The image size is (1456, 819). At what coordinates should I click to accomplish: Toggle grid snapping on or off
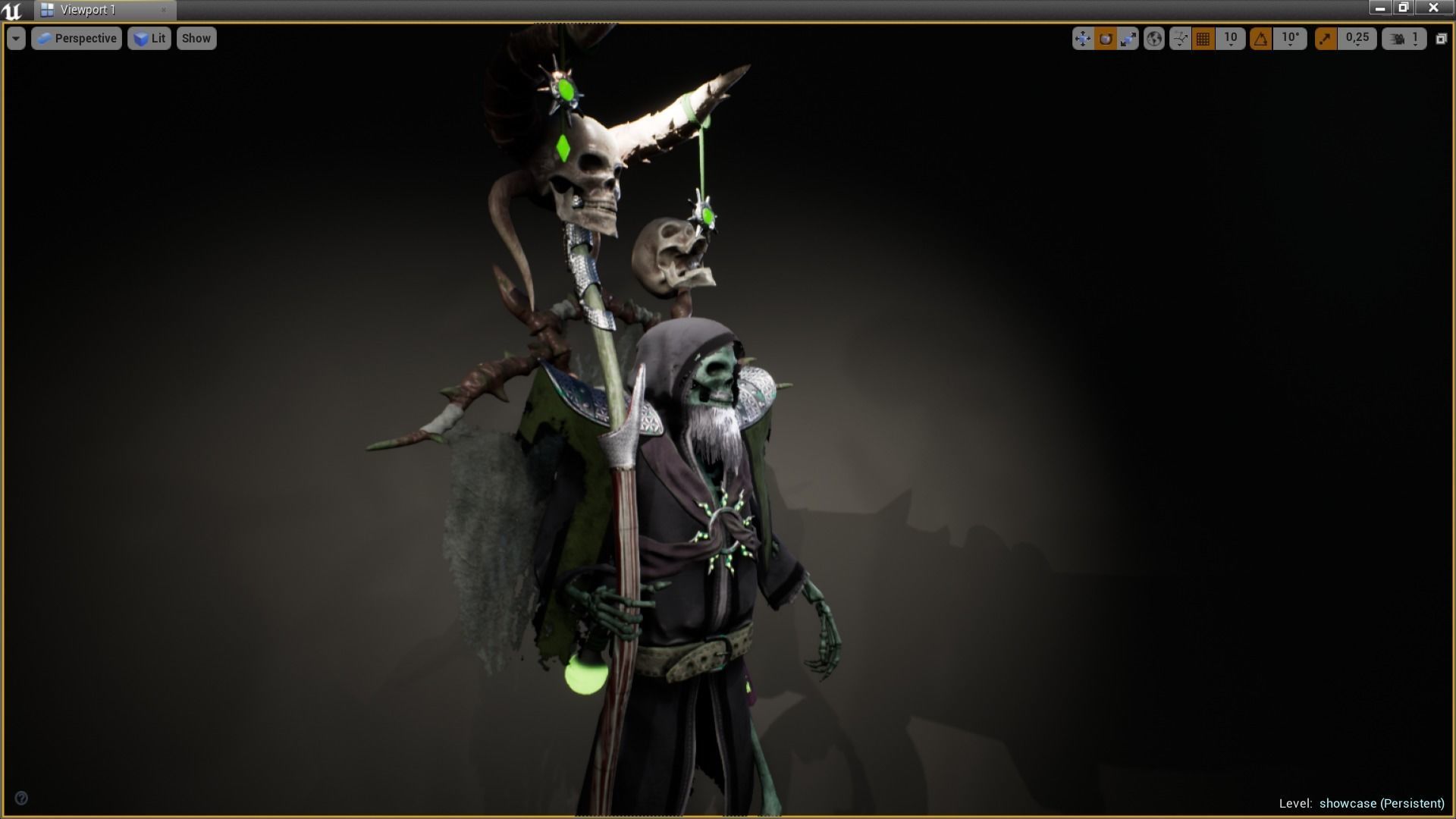coord(1202,38)
